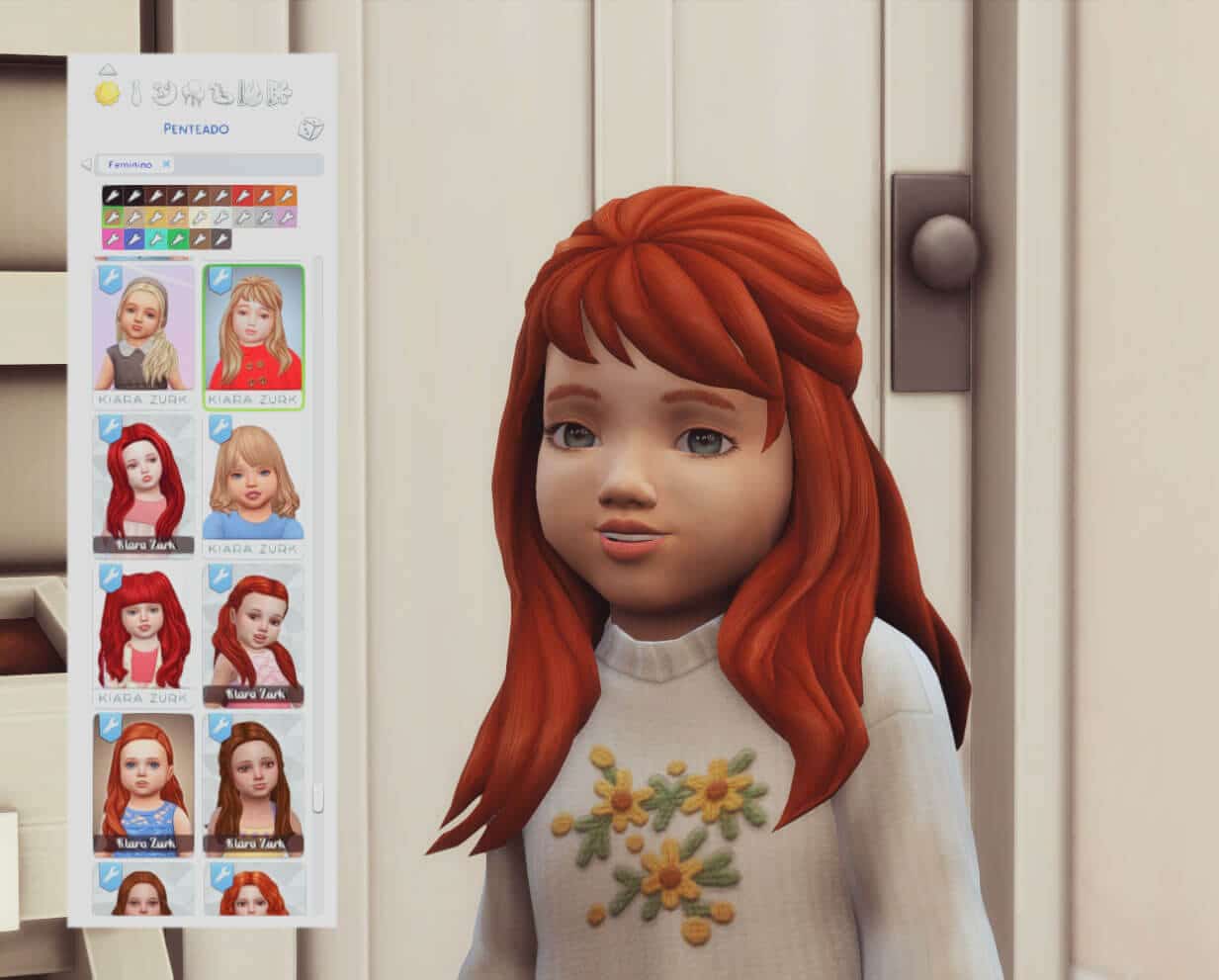
Task: Collapse the filter bar with the left arrow
Action: (x=85, y=164)
